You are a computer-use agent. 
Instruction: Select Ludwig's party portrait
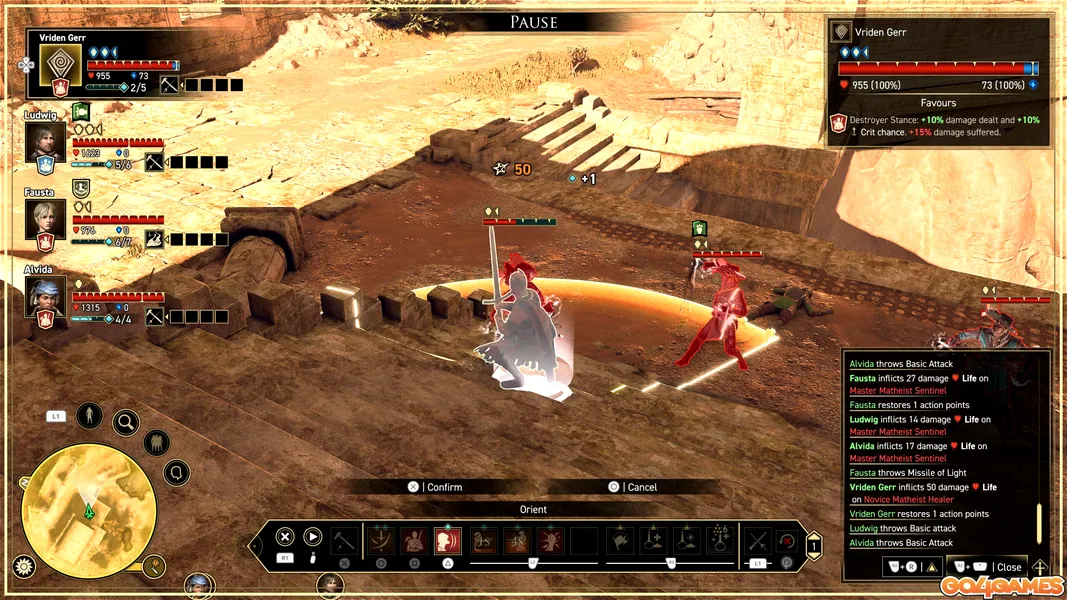point(46,142)
